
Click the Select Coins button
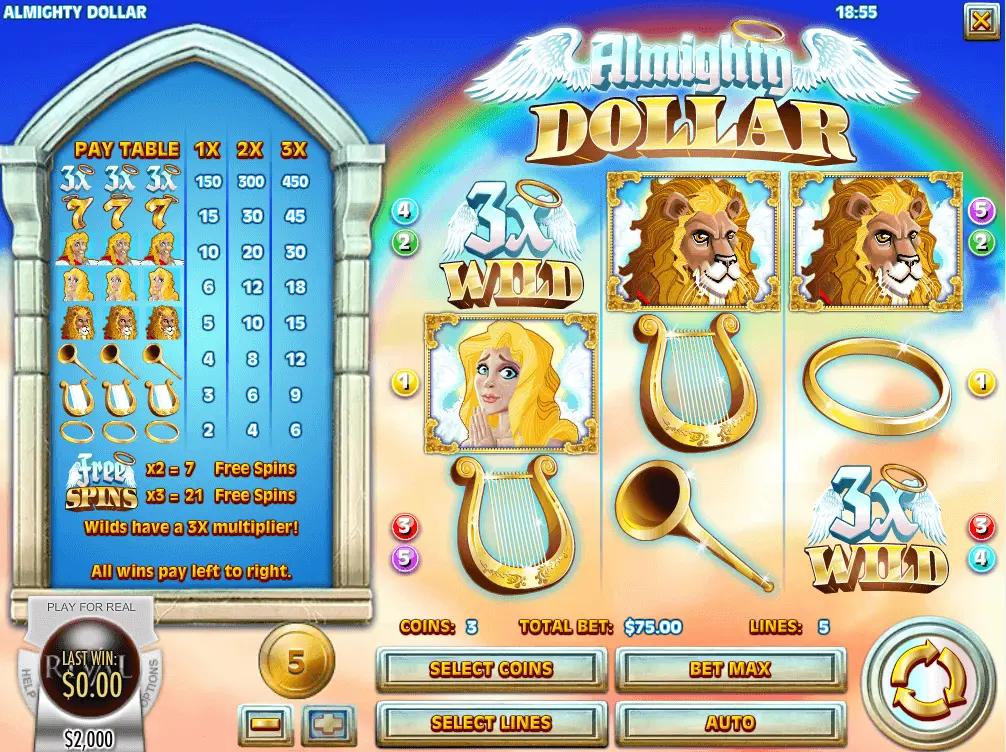point(491,669)
